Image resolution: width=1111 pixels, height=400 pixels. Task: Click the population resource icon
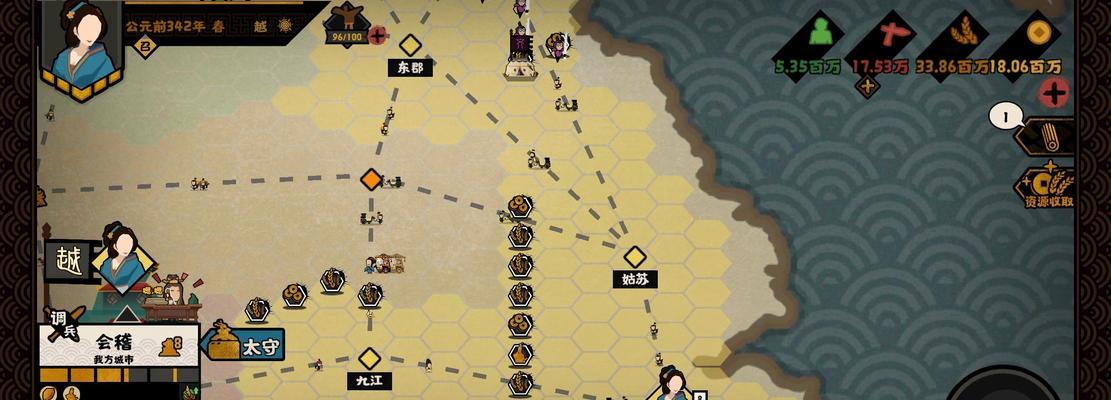click(x=821, y=34)
